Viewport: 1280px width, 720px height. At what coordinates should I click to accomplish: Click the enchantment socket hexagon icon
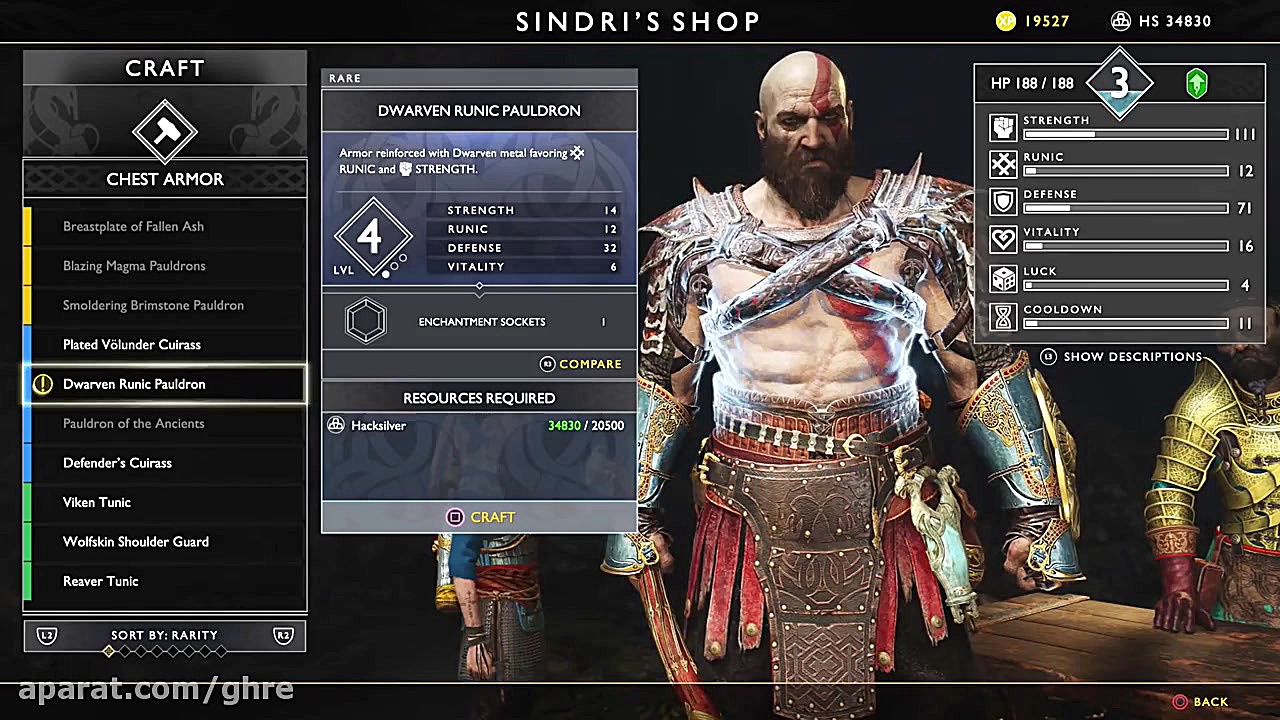coord(365,320)
